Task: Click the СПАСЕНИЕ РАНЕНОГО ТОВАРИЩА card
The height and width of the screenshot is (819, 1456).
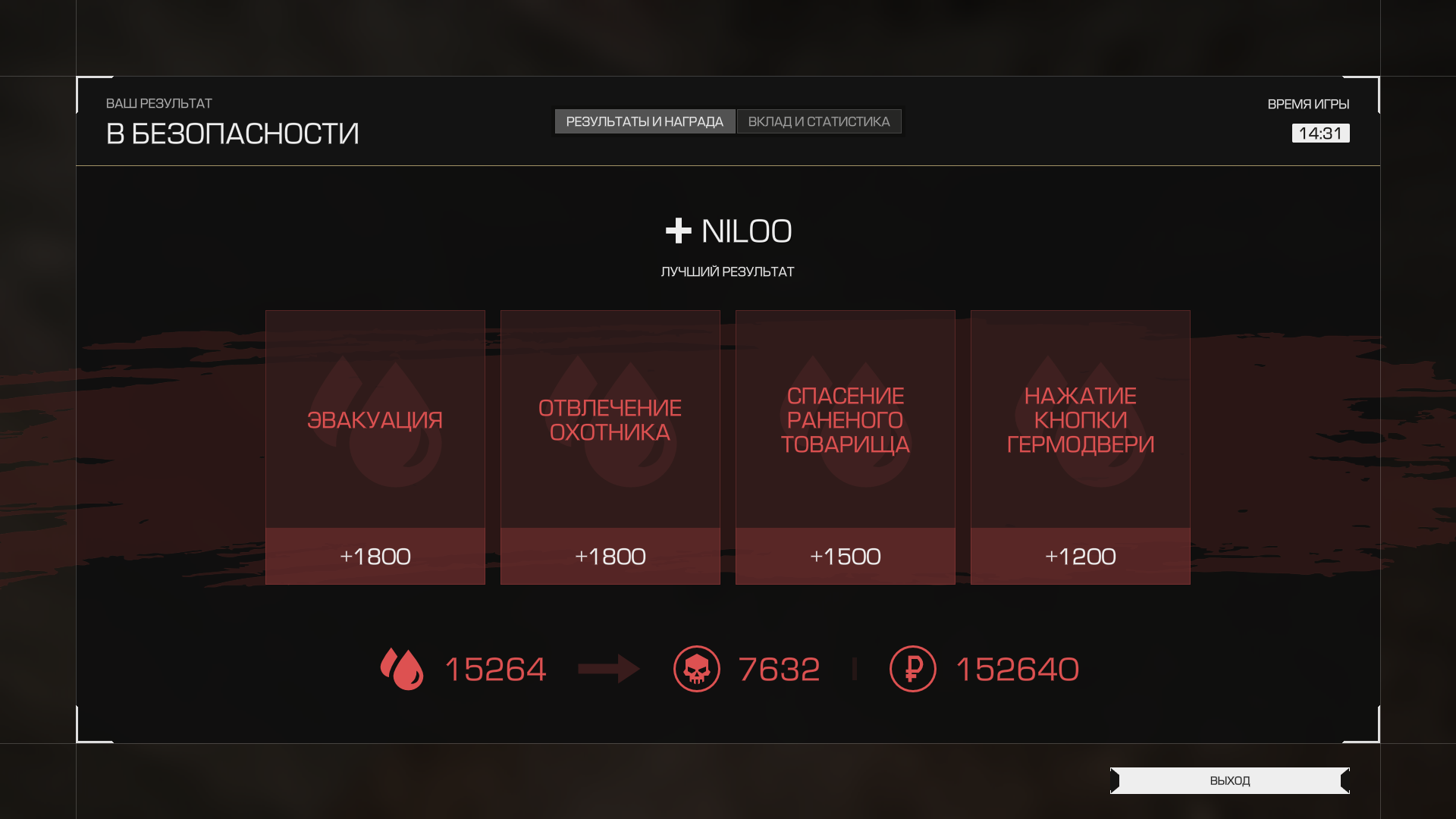Action: (846, 447)
